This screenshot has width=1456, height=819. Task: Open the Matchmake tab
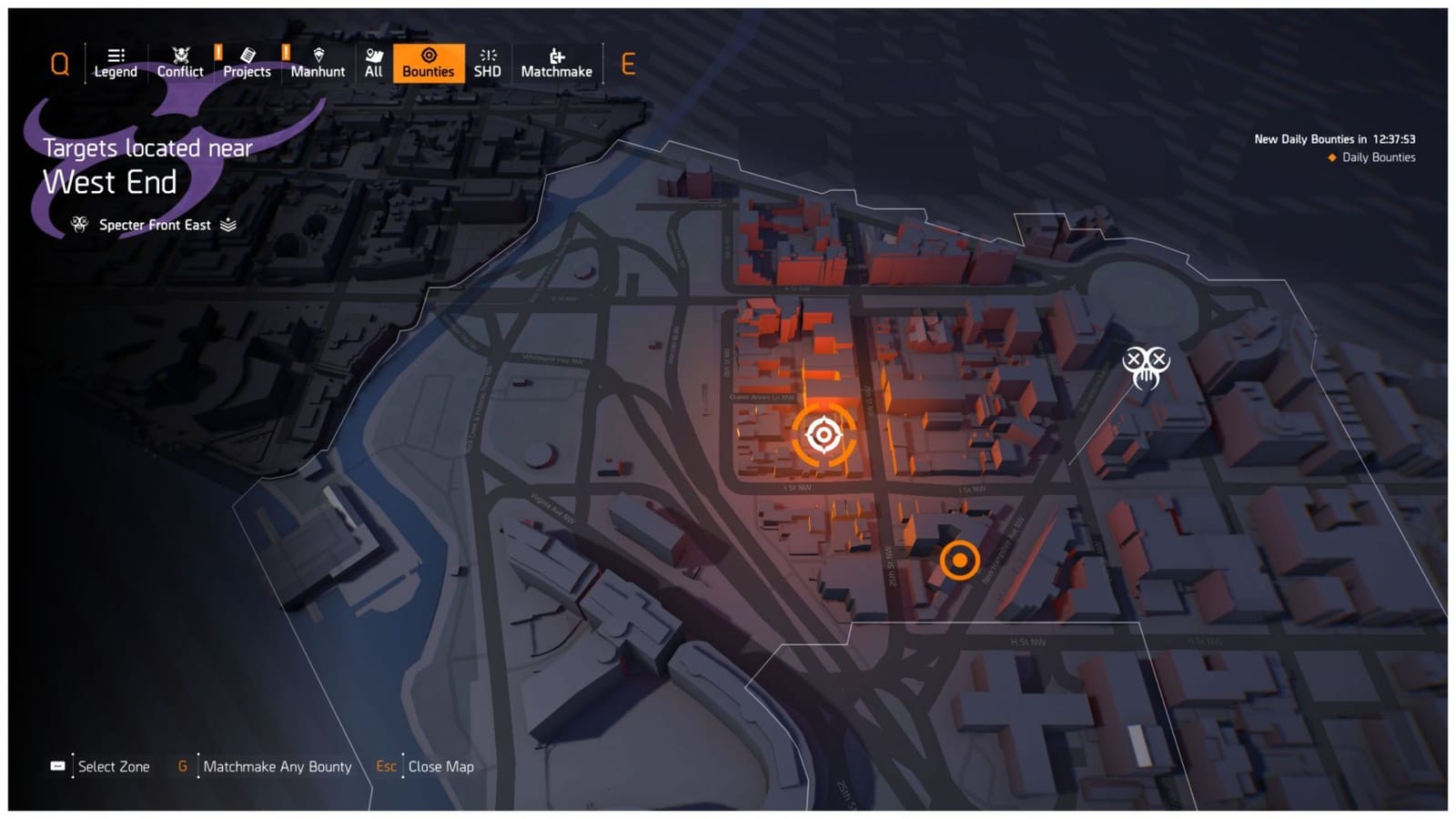[556, 62]
